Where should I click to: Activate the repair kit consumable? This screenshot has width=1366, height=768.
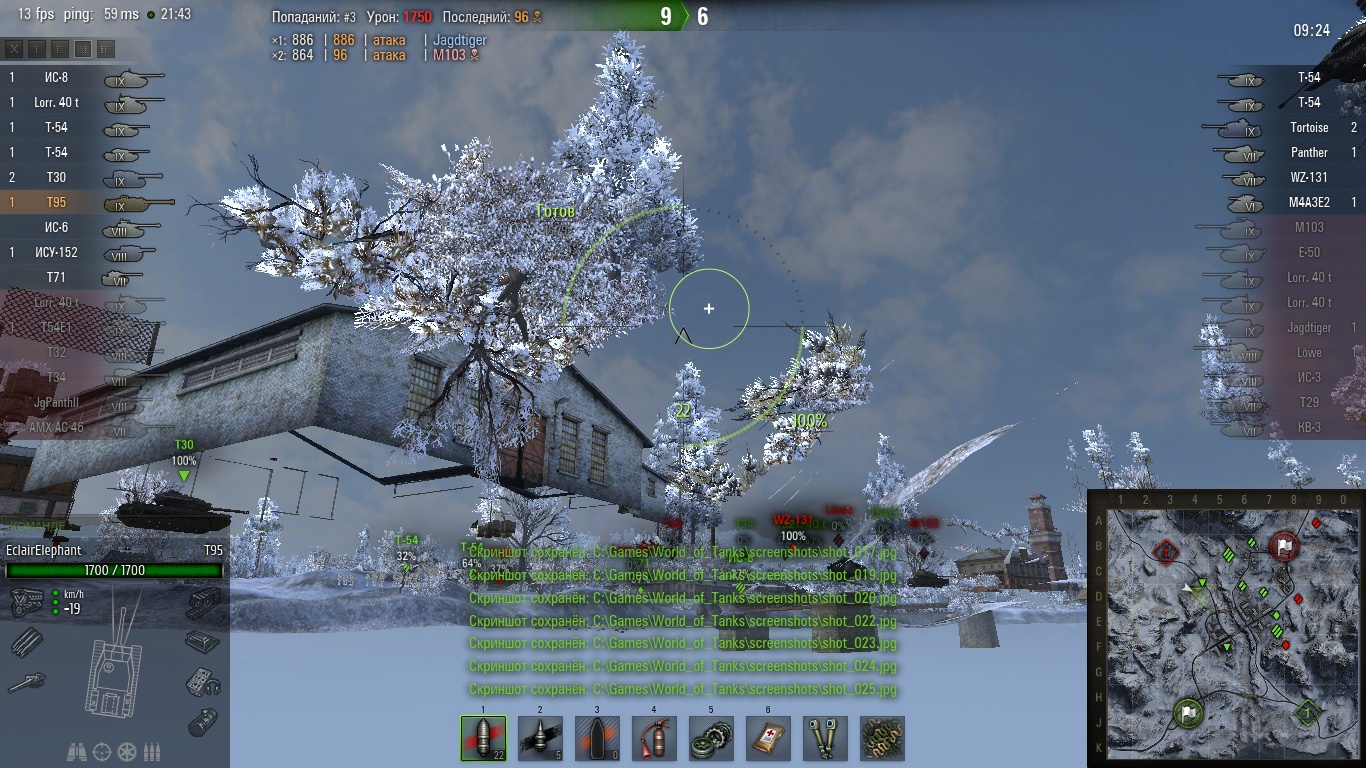point(711,738)
